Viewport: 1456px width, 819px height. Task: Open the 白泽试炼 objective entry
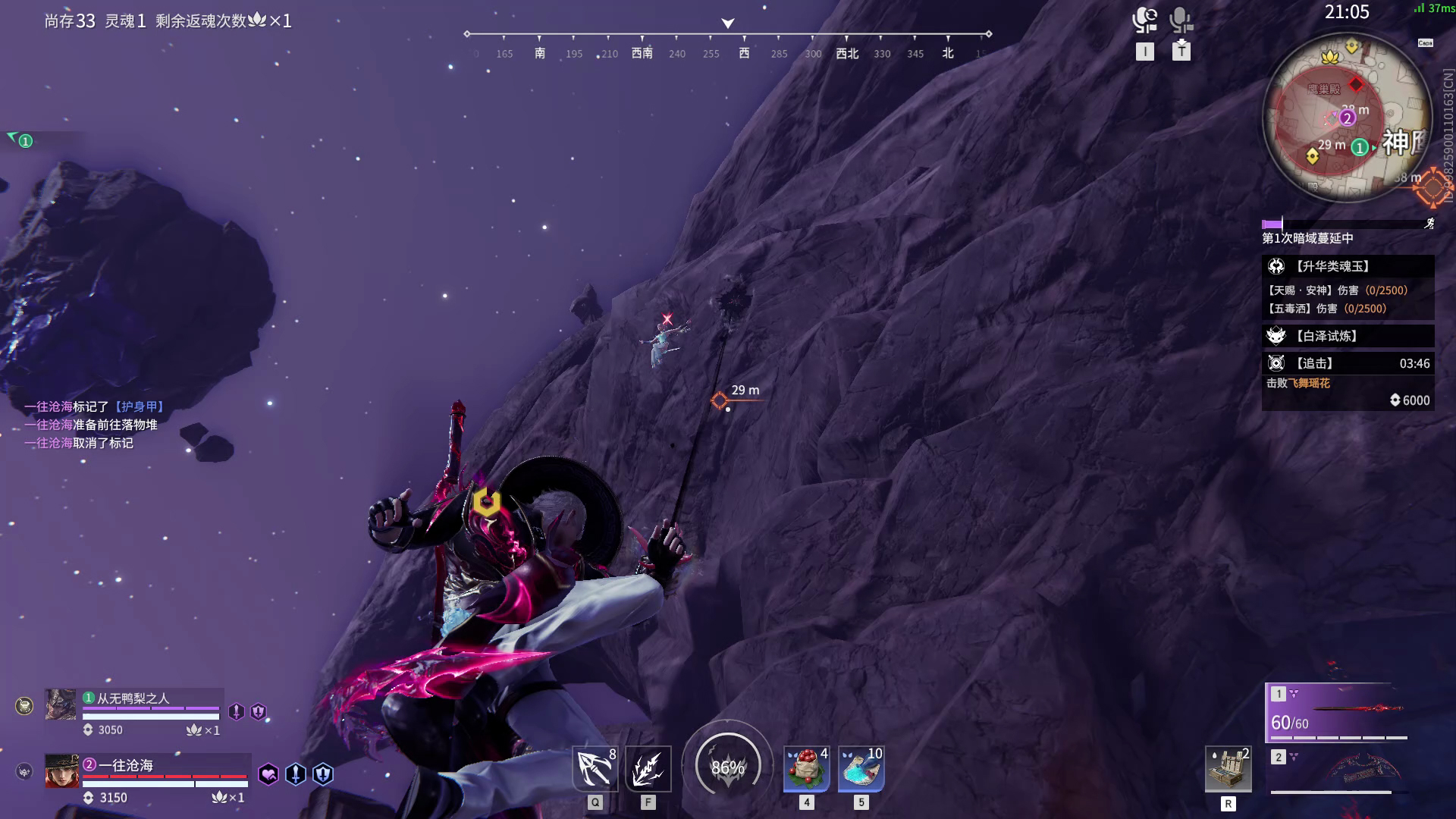pyautogui.click(x=1348, y=336)
